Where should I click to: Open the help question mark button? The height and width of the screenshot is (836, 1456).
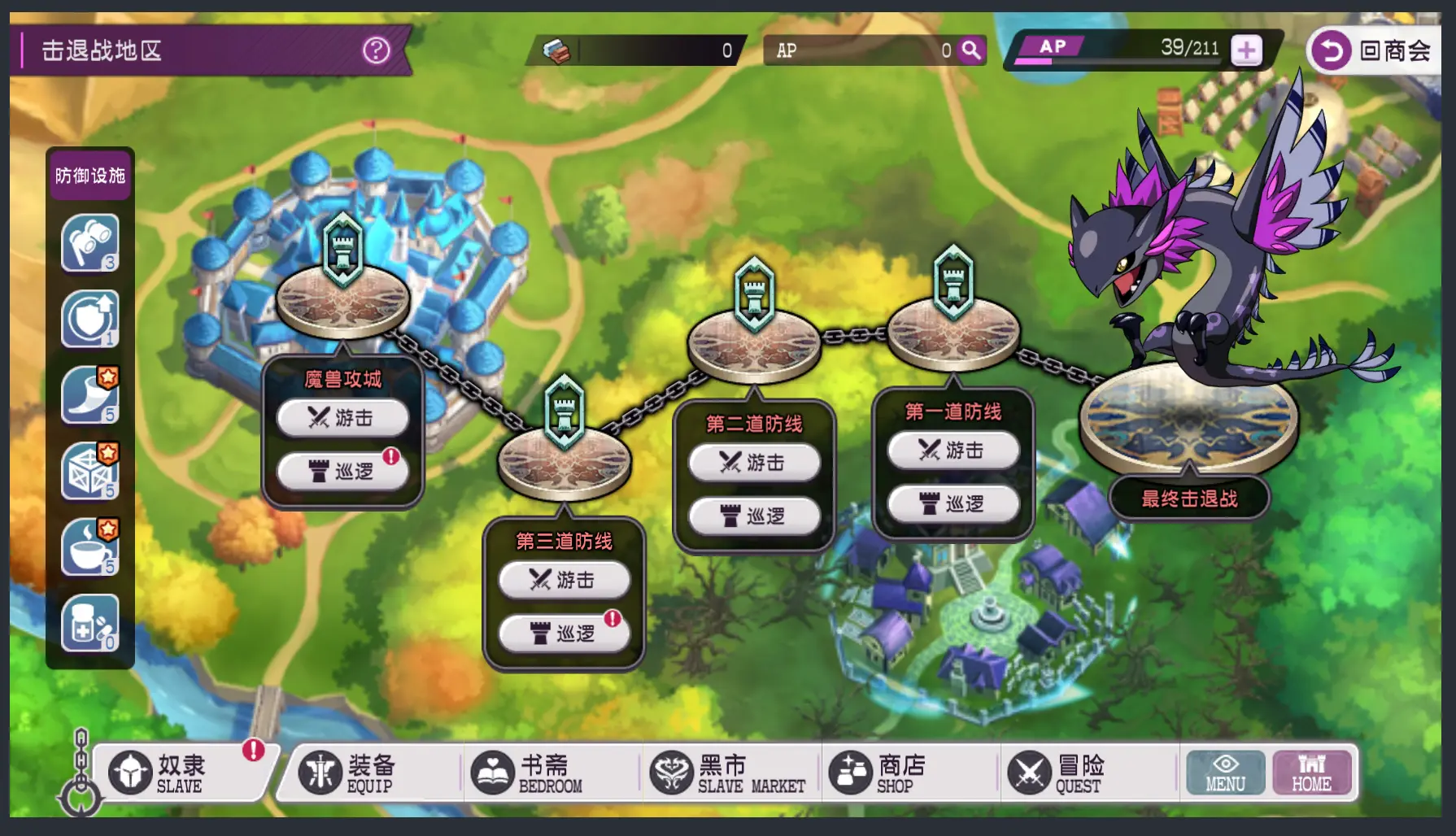pos(376,50)
